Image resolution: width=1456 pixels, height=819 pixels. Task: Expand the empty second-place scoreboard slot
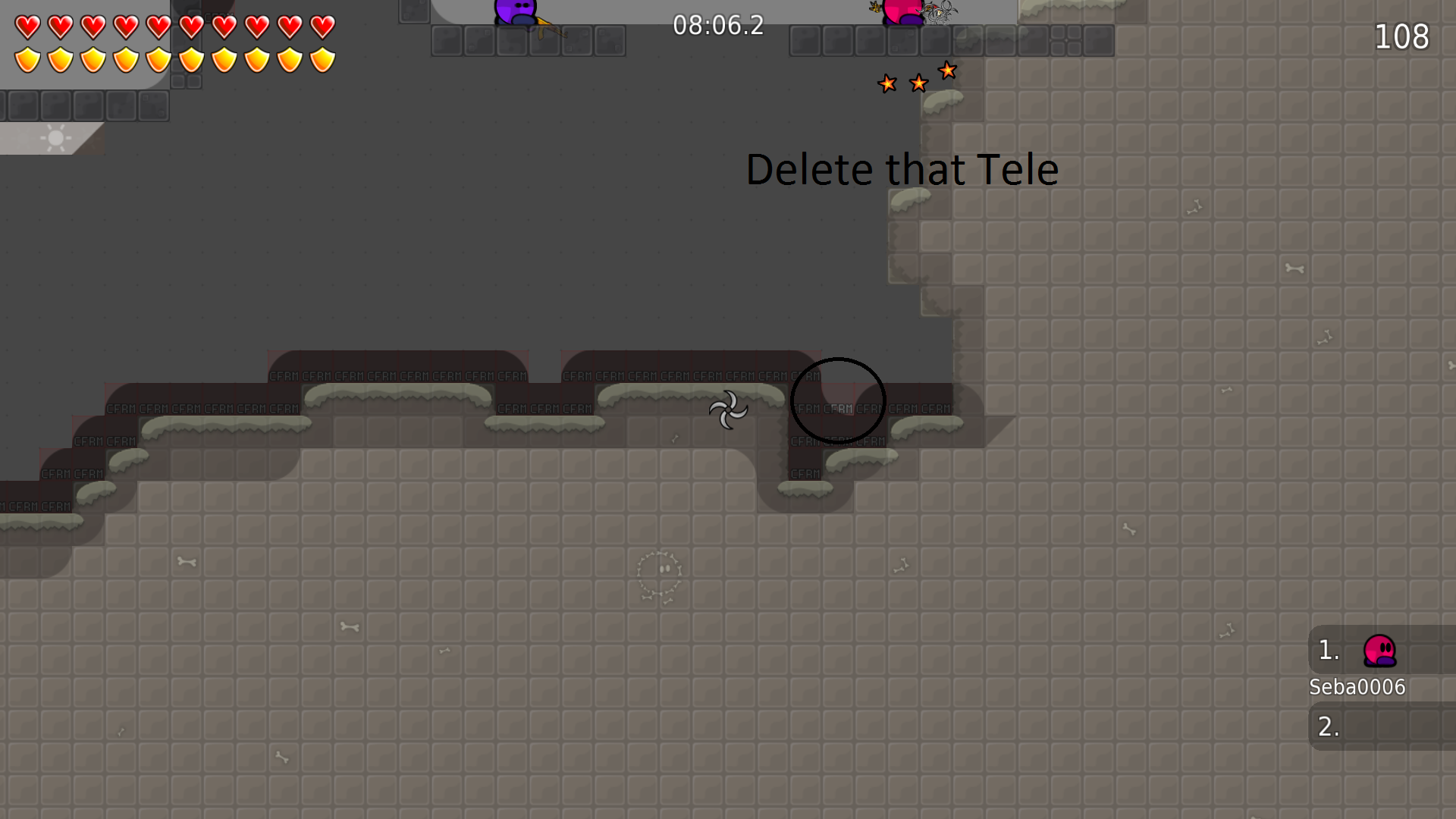coord(1327,726)
